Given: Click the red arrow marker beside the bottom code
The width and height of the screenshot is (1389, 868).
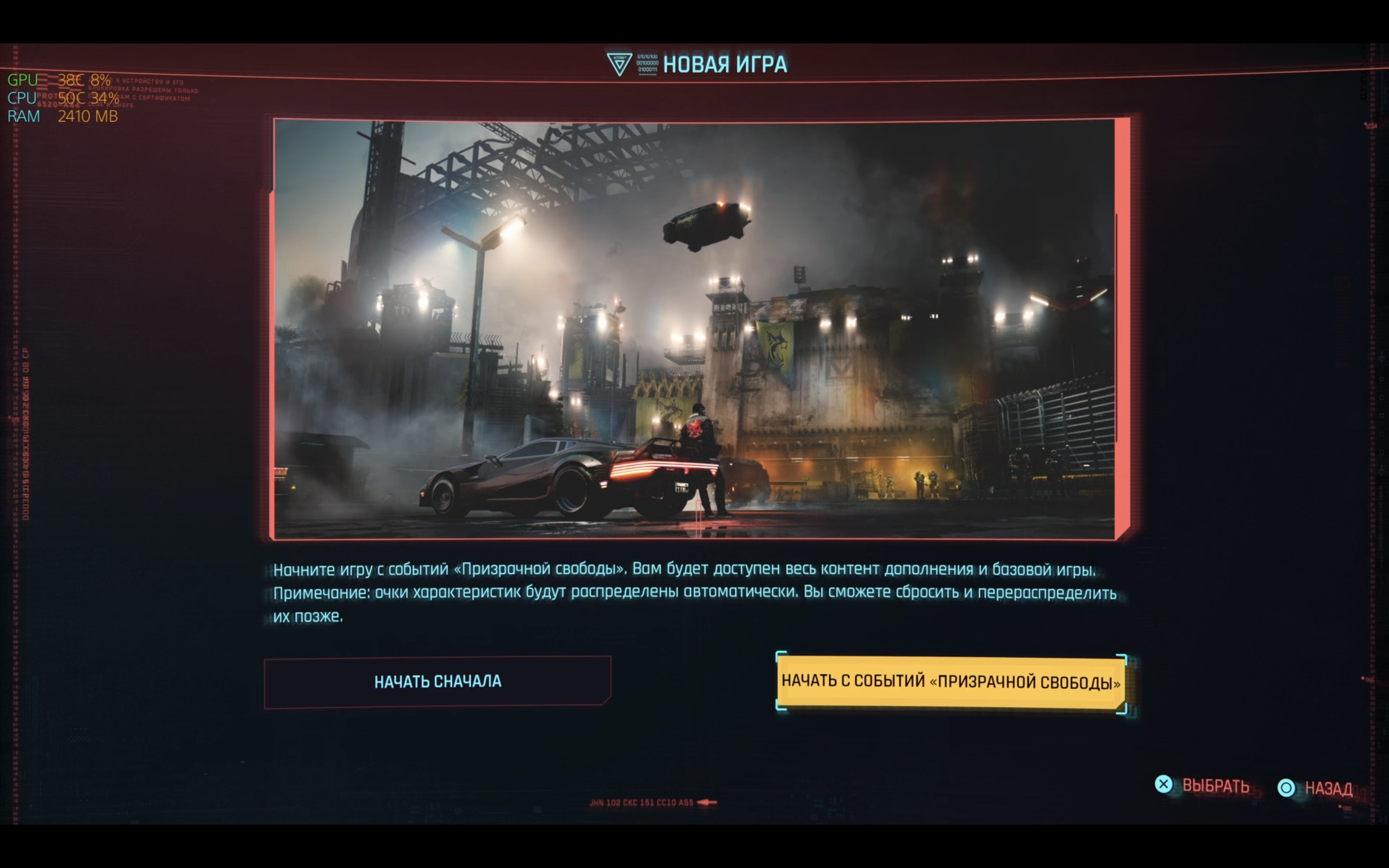Looking at the screenshot, I should coord(707,802).
